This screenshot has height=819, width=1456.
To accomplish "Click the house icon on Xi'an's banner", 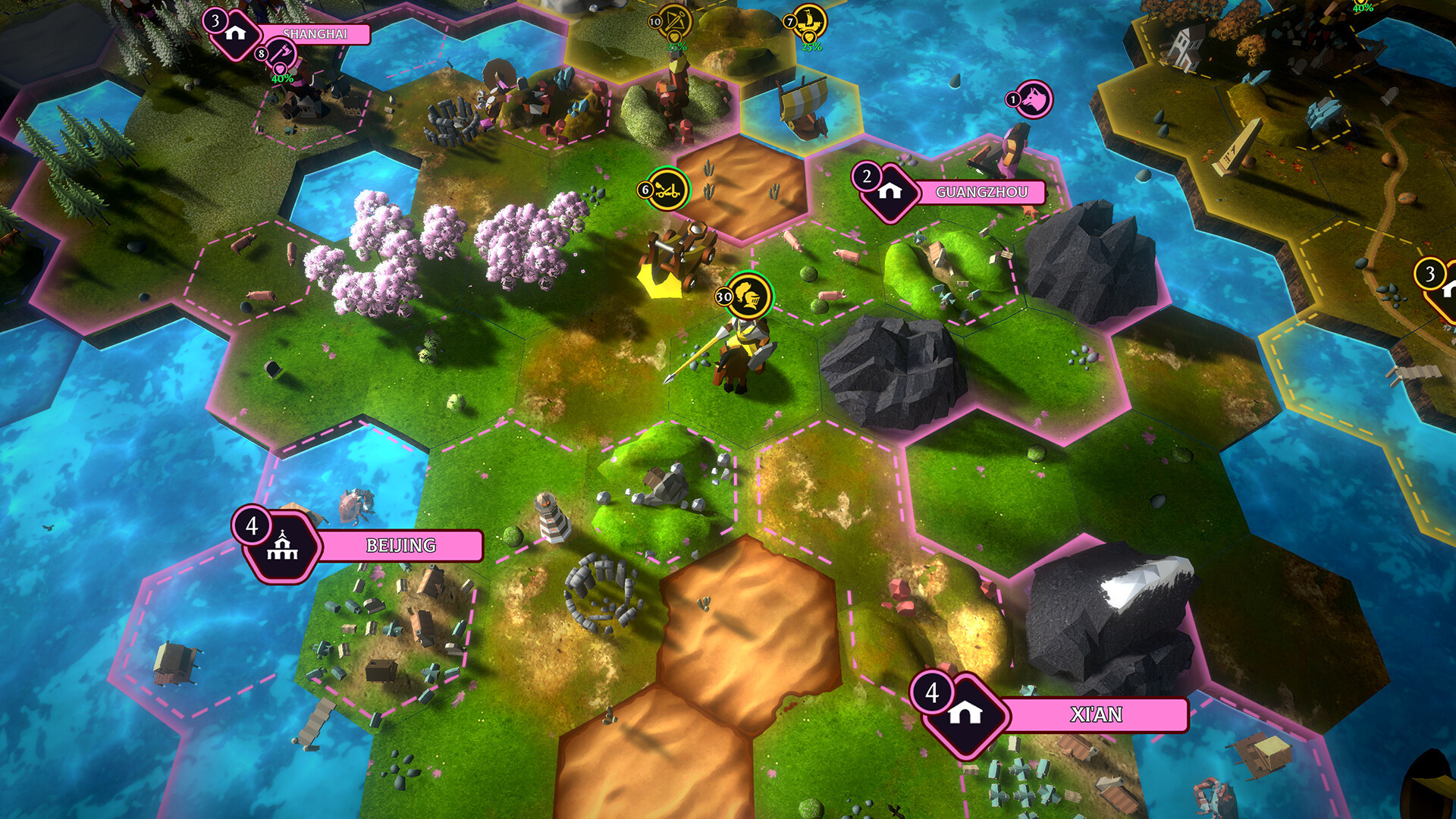I will (967, 713).
